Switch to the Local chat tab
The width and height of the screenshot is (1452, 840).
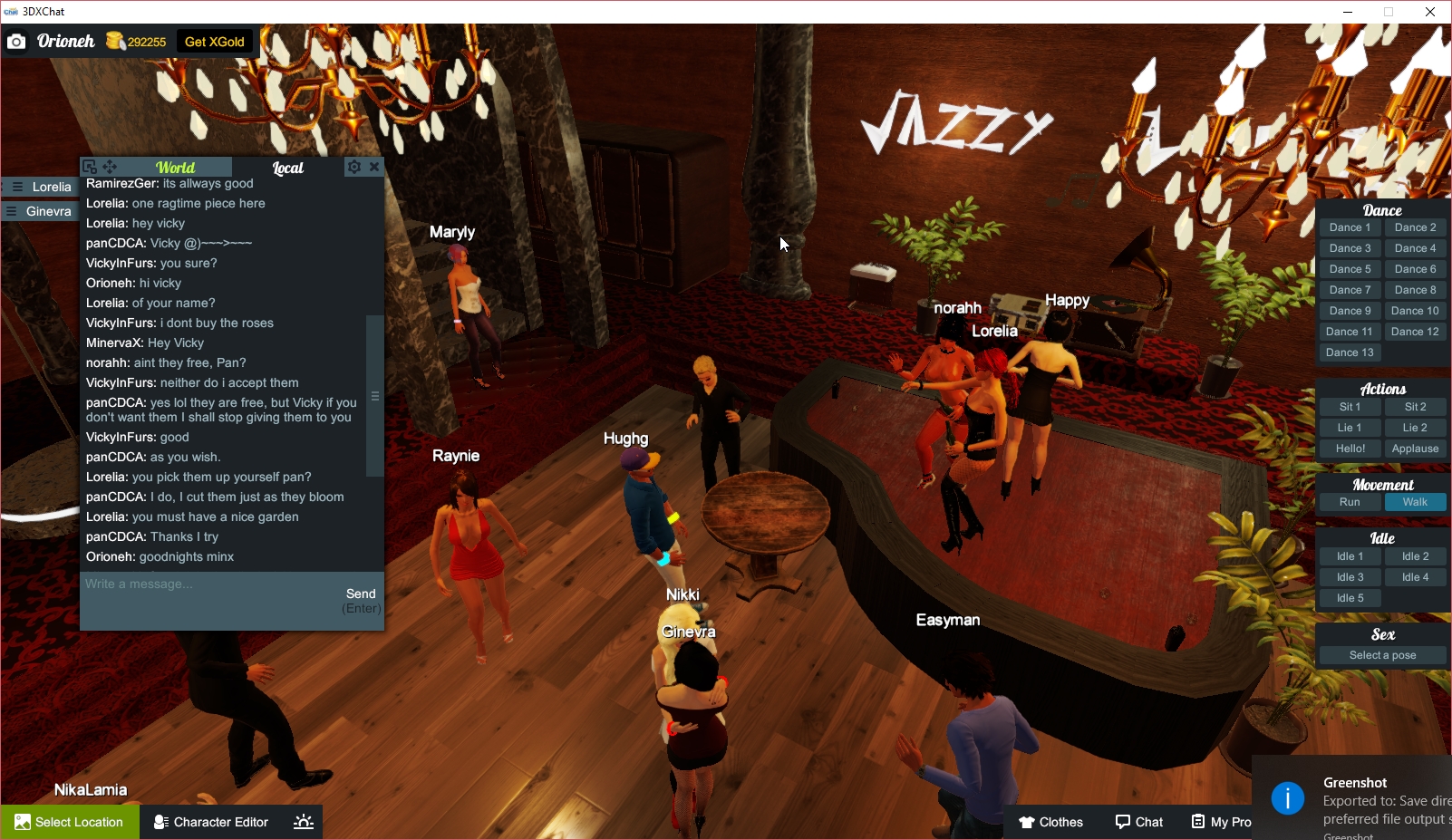[x=287, y=167]
